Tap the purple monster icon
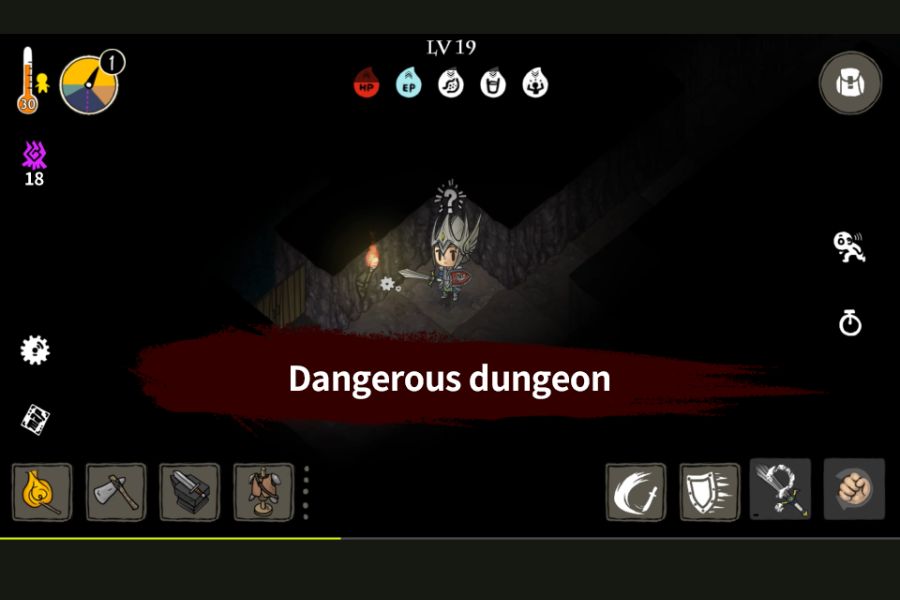This screenshot has width=900, height=600. click(x=35, y=155)
